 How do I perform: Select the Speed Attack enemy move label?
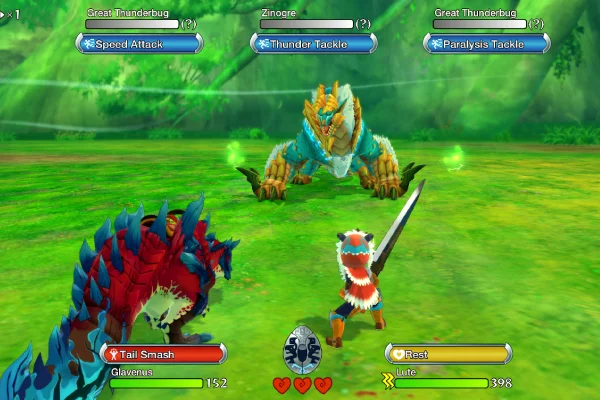tap(139, 44)
